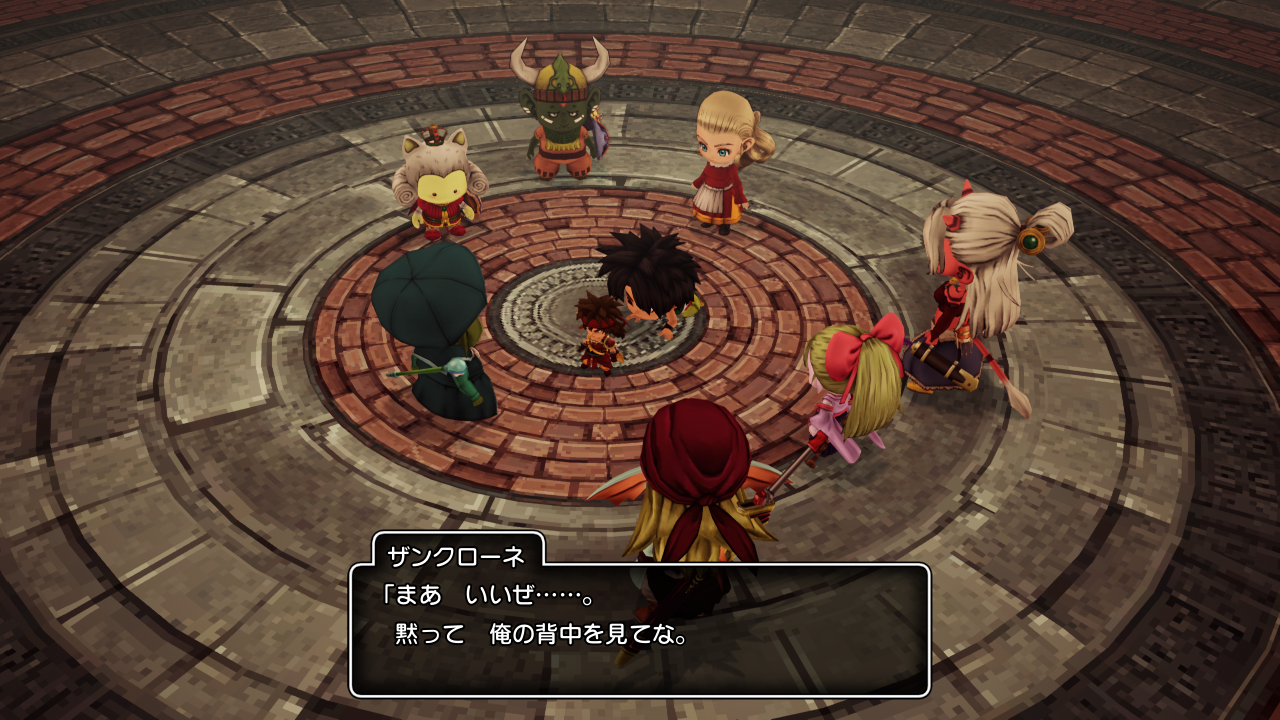Advance Zancrone's dialogue message box
Viewport: 1280px width, 720px height.
640,630
